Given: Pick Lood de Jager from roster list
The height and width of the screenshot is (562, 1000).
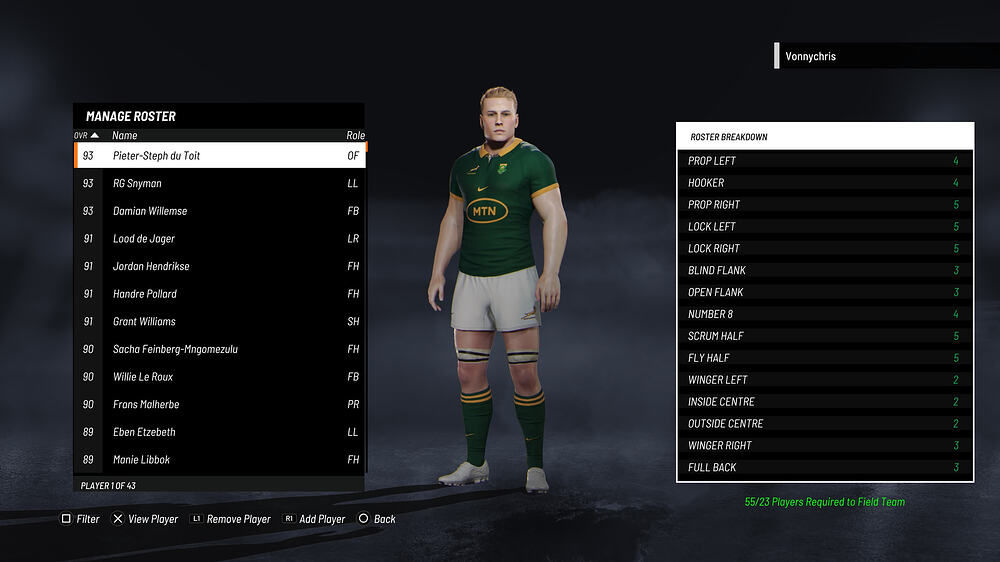Looking at the screenshot, I should [220, 239].
